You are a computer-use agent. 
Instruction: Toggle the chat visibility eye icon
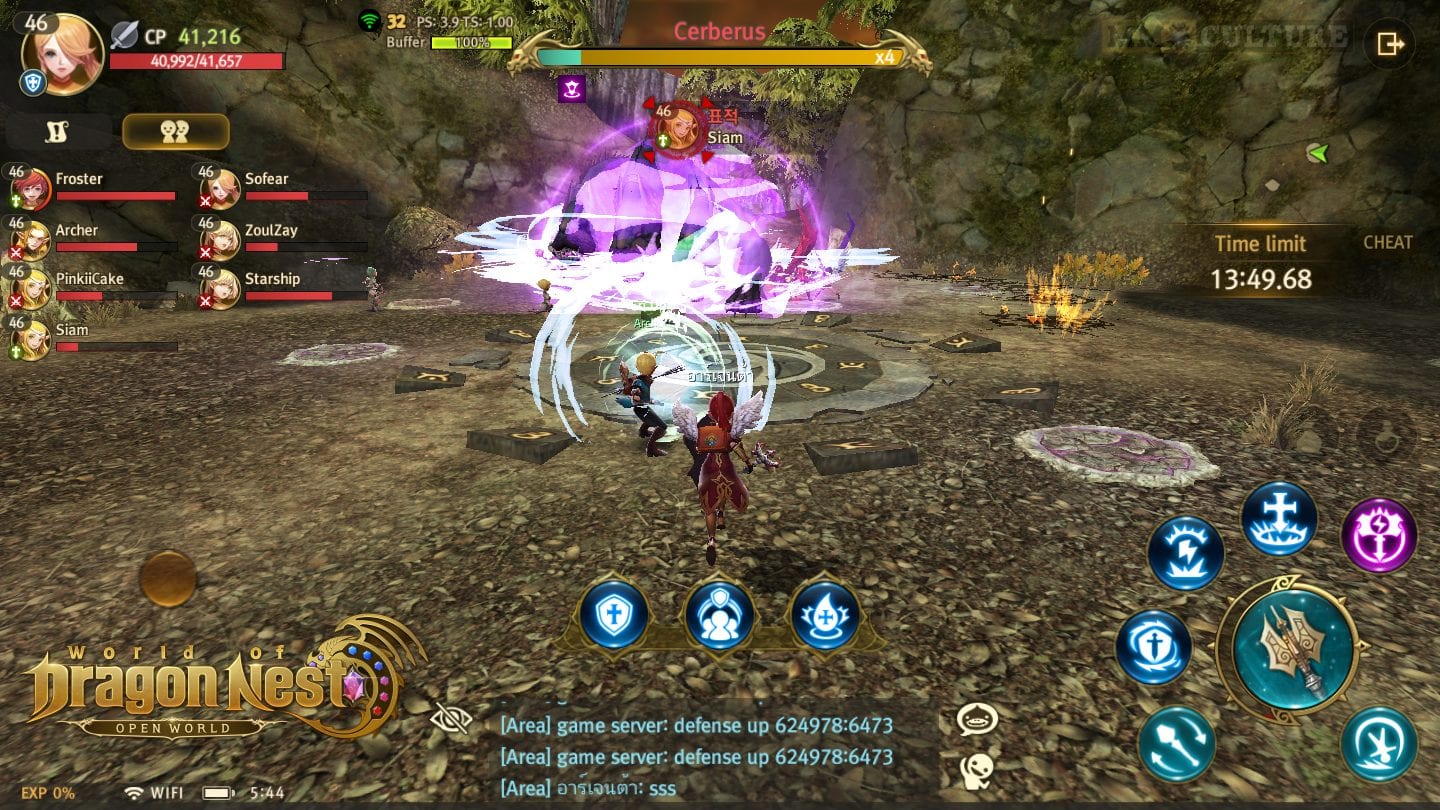pyautogui.click(x=449, y=718)
